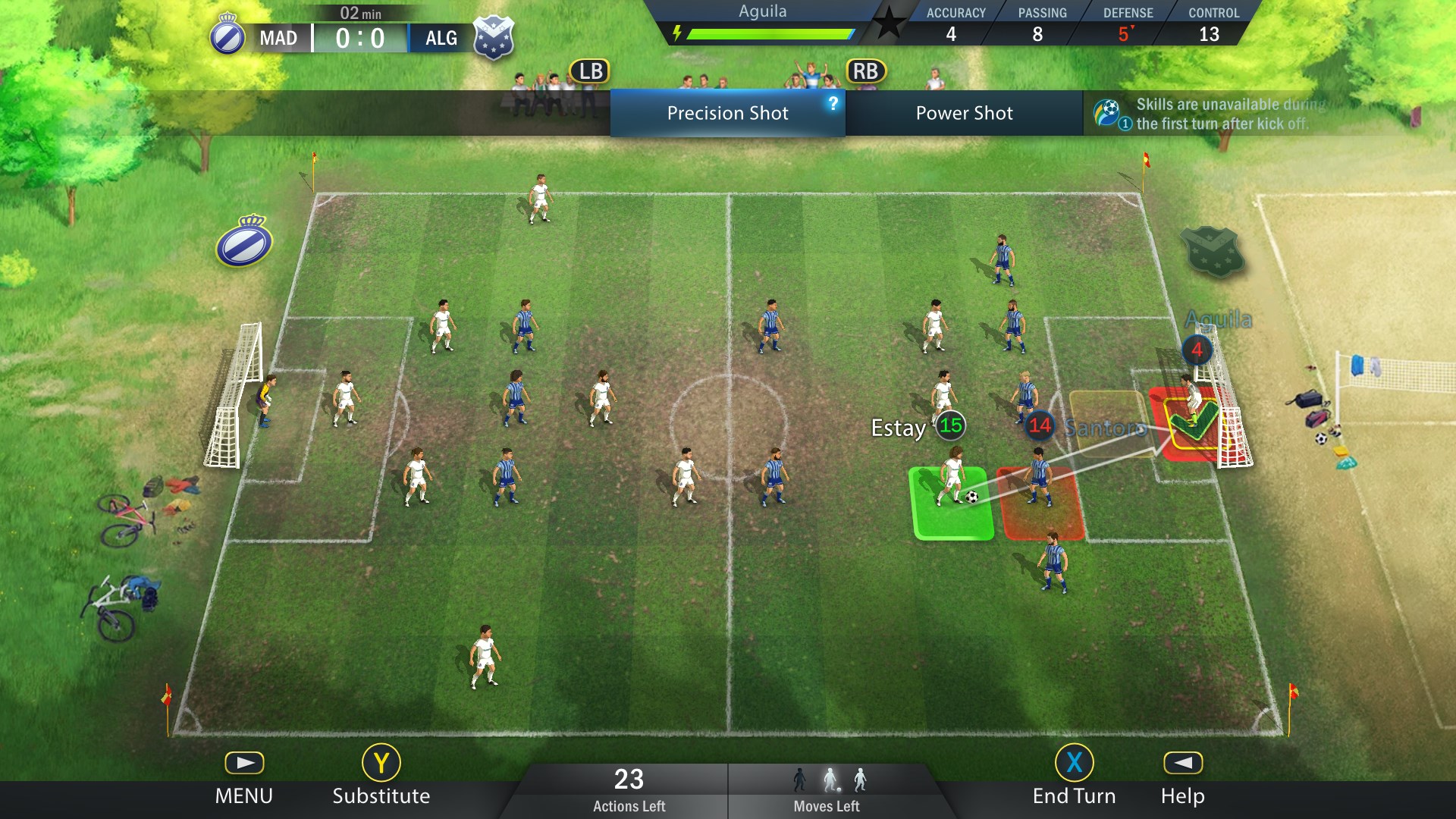Image resolution: width=1456 pixels, height=819 pixels.
Task: Click the skills soccer ball icon
Action: click(1106, 112)
